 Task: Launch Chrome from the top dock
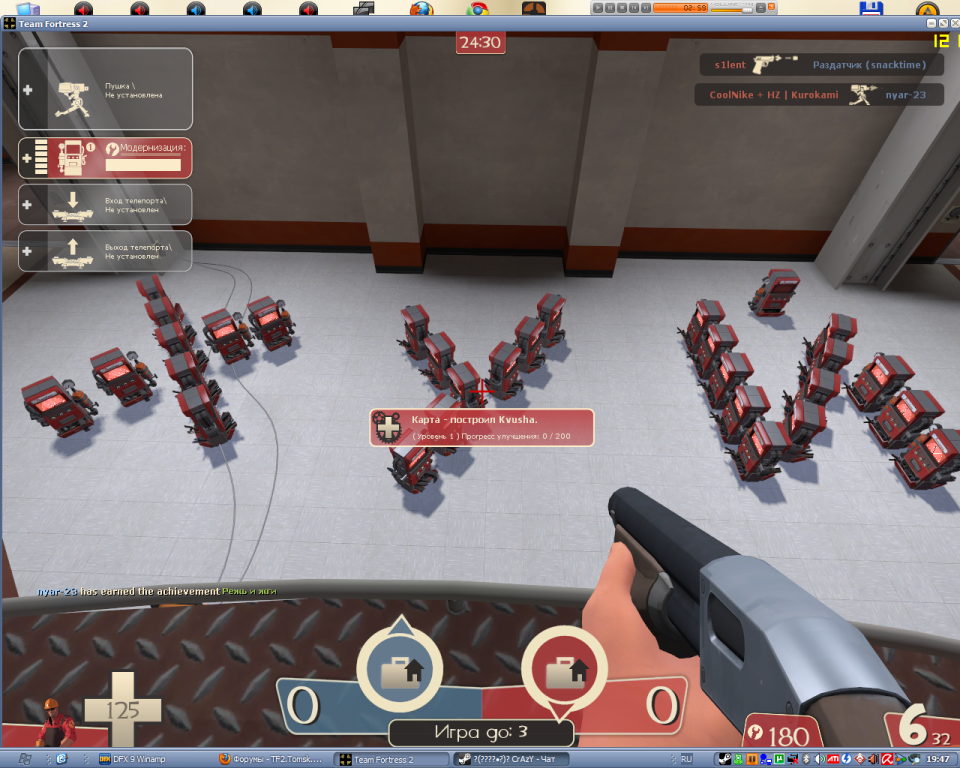(x=478, y=8)
